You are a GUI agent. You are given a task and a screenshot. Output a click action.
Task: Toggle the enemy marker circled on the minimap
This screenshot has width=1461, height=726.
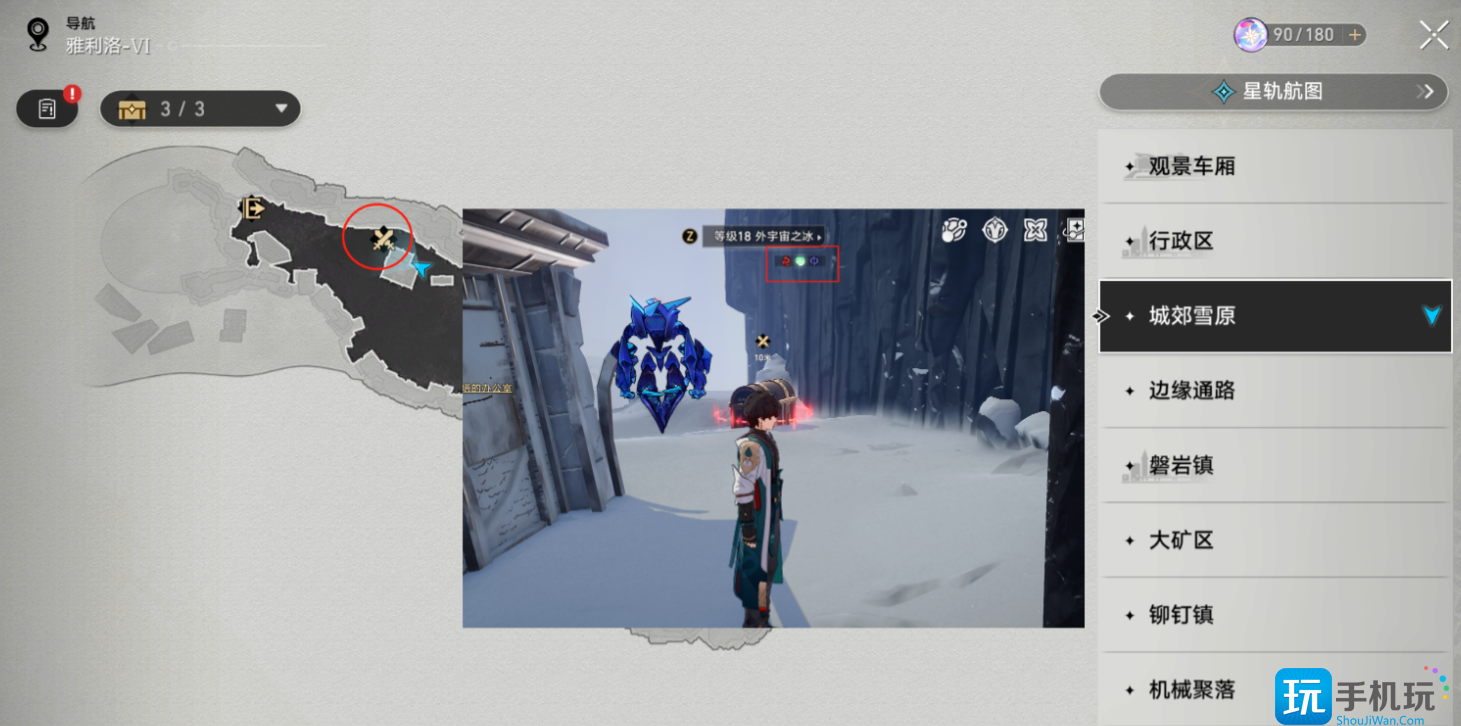tap(383, 239)
